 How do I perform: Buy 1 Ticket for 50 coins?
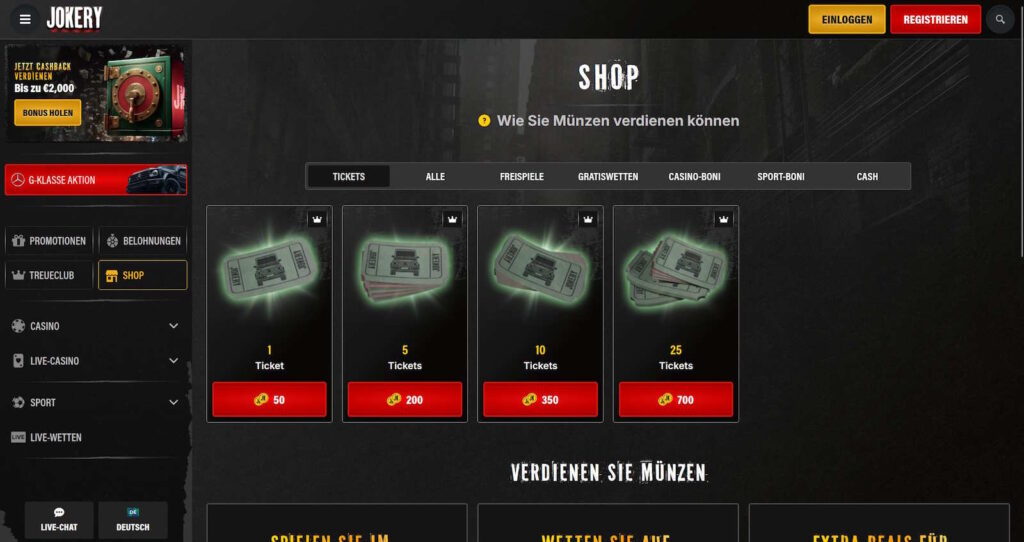tap(269, 400)
